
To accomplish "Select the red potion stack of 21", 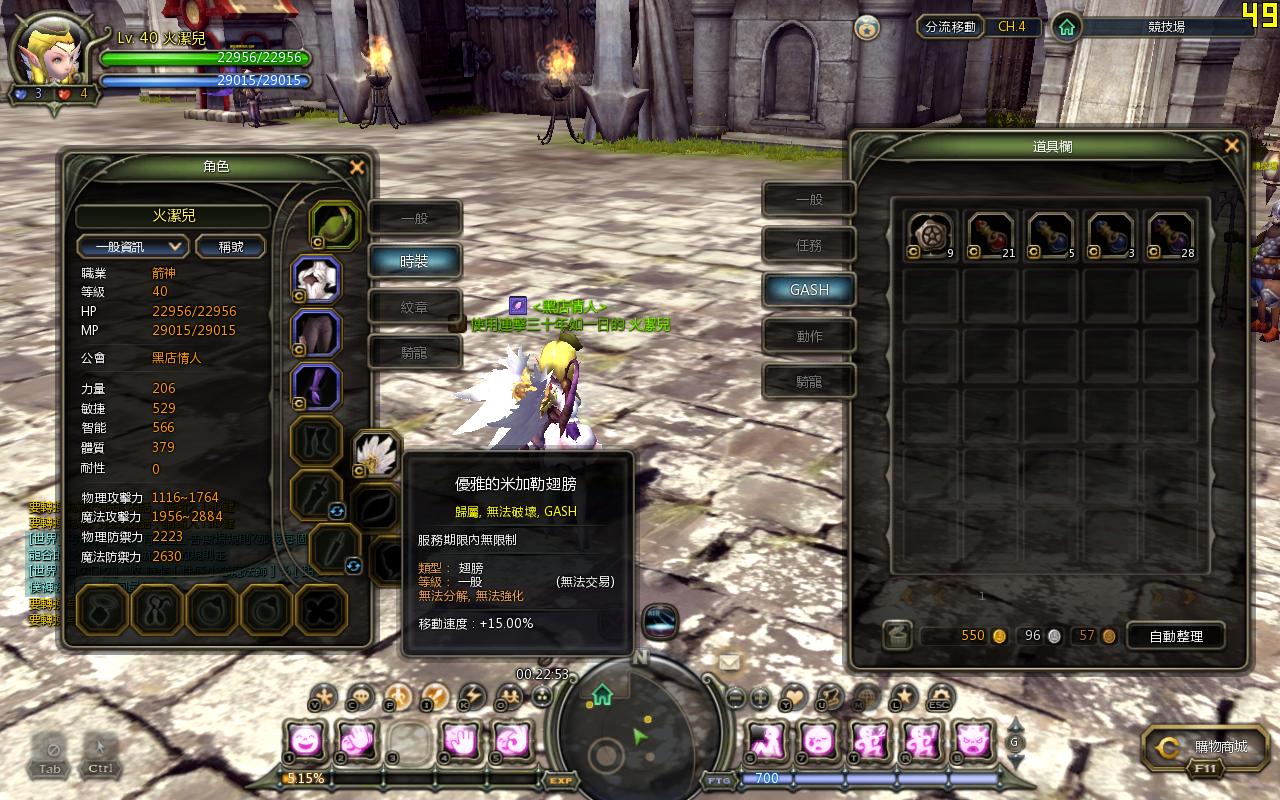I will pyautogui.click(x=990, y=235).
